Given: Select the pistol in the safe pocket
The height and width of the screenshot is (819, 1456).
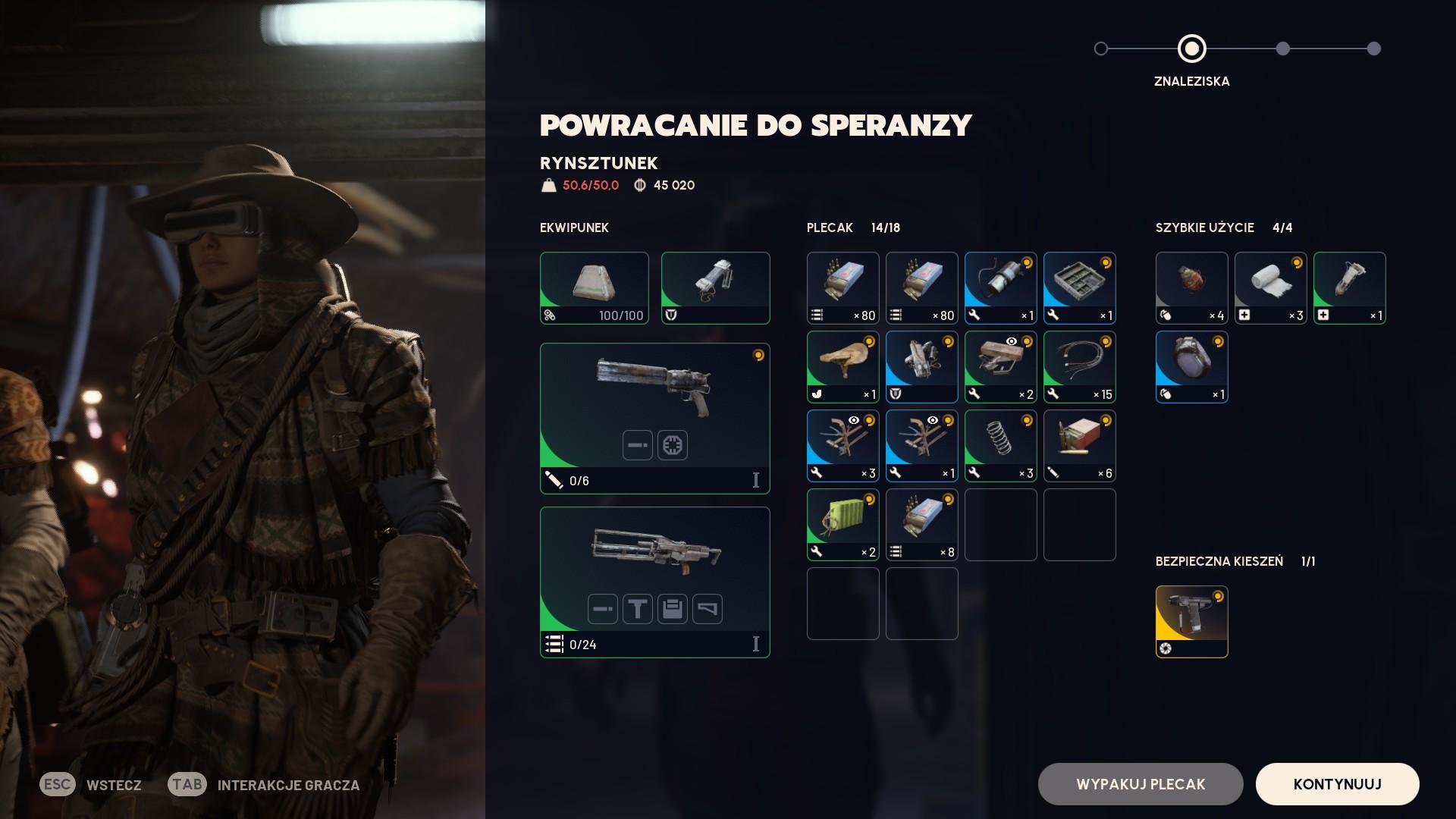Looking at the screenshot, I should point(1191,622).
